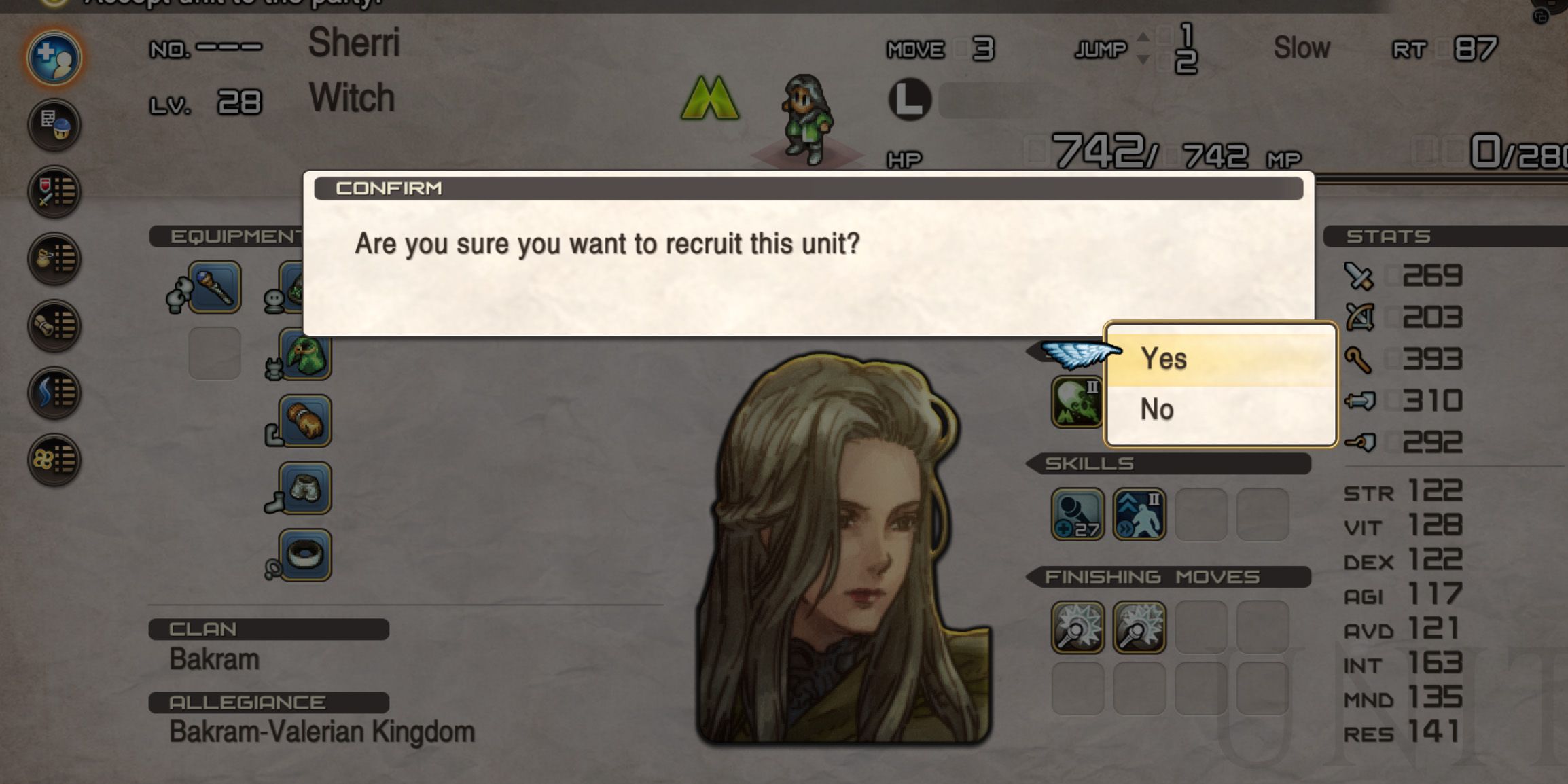Select the equipped staff weapon slot
Screen dimensions: 1568x784
point(214,285)
